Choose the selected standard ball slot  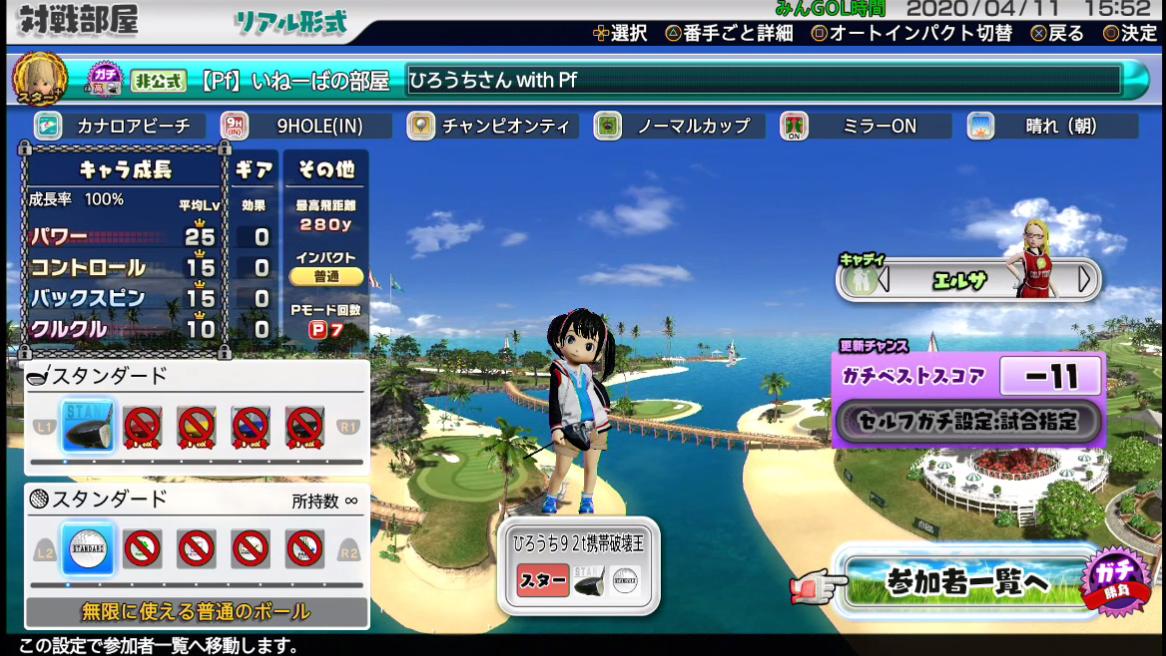(x=87, y=548)
